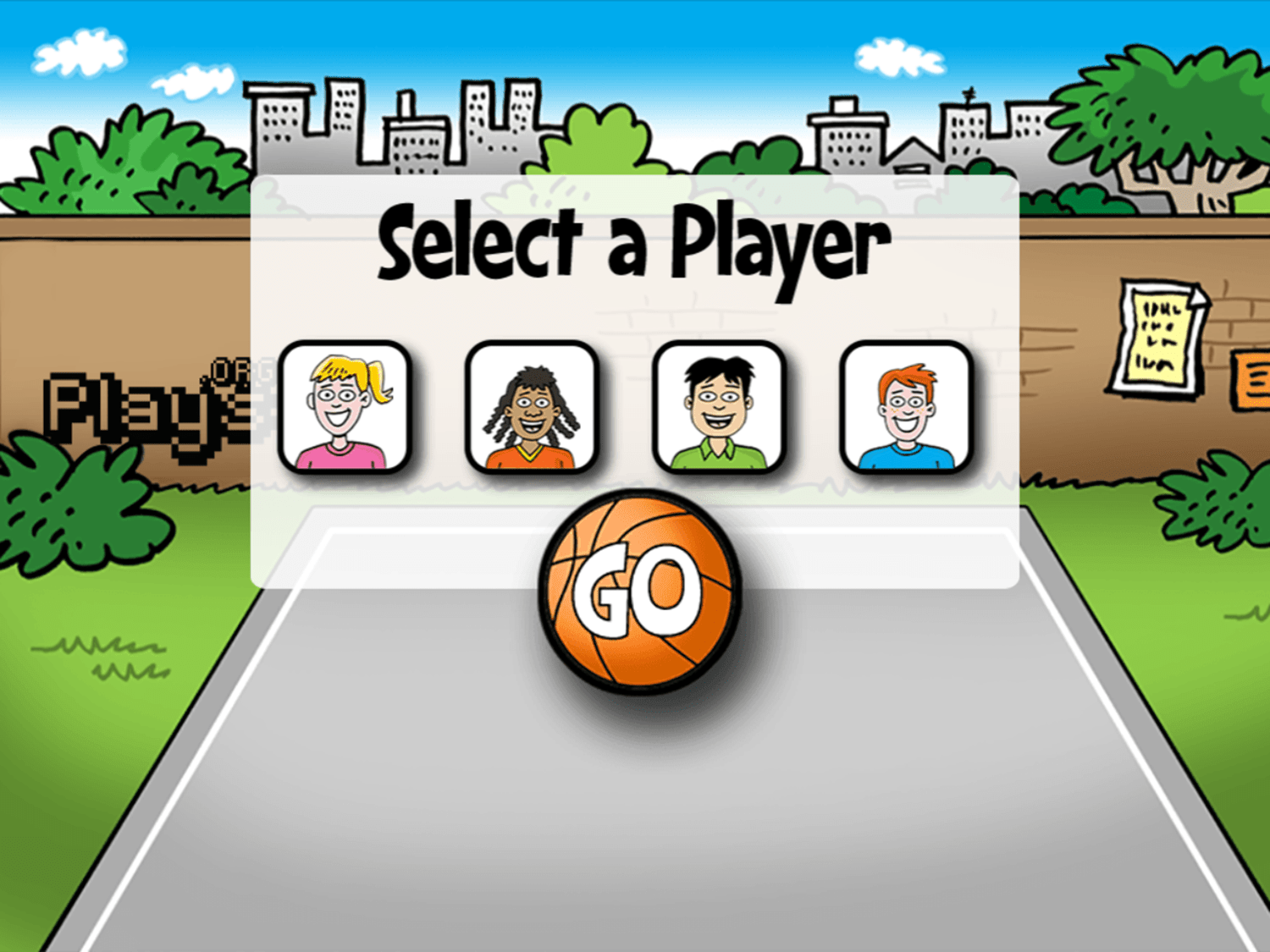Select the blonde girl player avatar
Image resolution: width=1270 pixels, height=952 pixels.
click(341, 407)
